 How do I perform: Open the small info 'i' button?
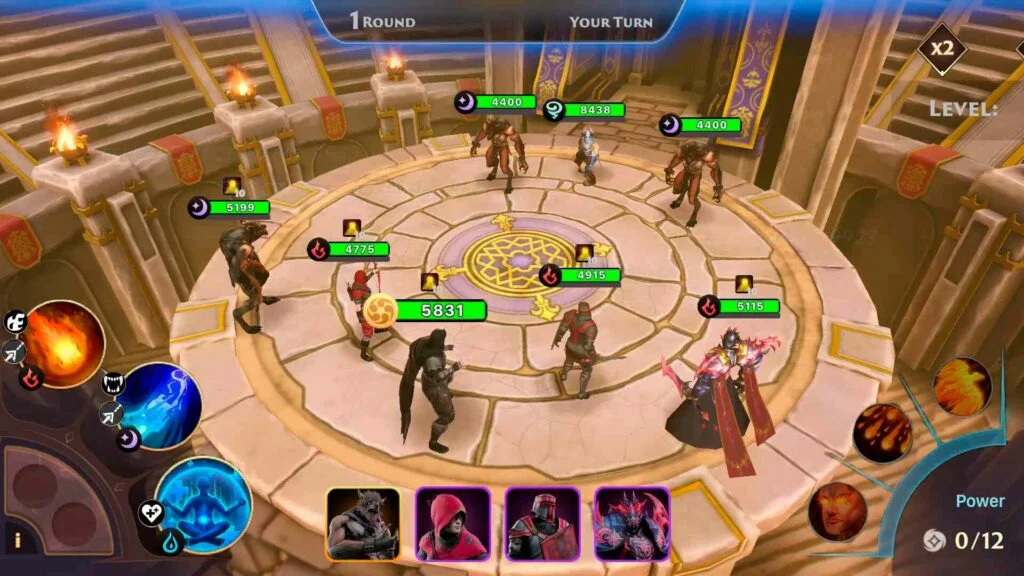[x=17, y=541]
